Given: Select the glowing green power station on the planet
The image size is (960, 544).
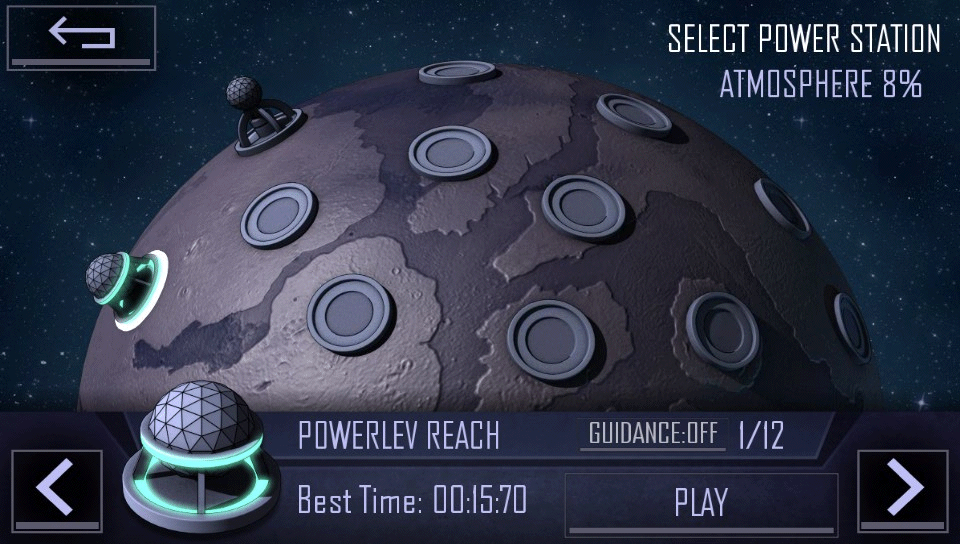Looking at the screenshot, I should (x=125, y=286).
